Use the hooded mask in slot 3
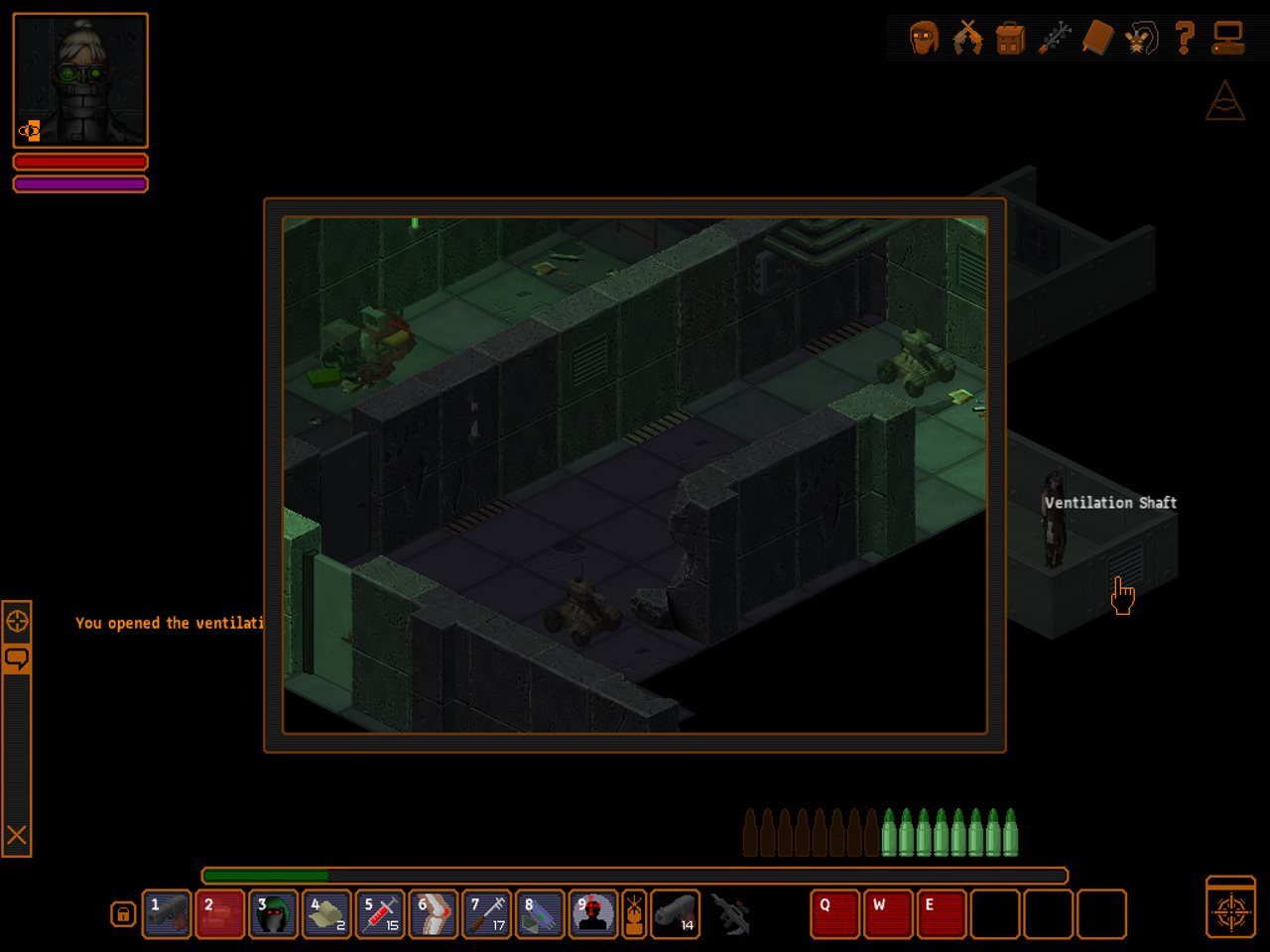The image size is (1270, 952). (x=274, y=914)
